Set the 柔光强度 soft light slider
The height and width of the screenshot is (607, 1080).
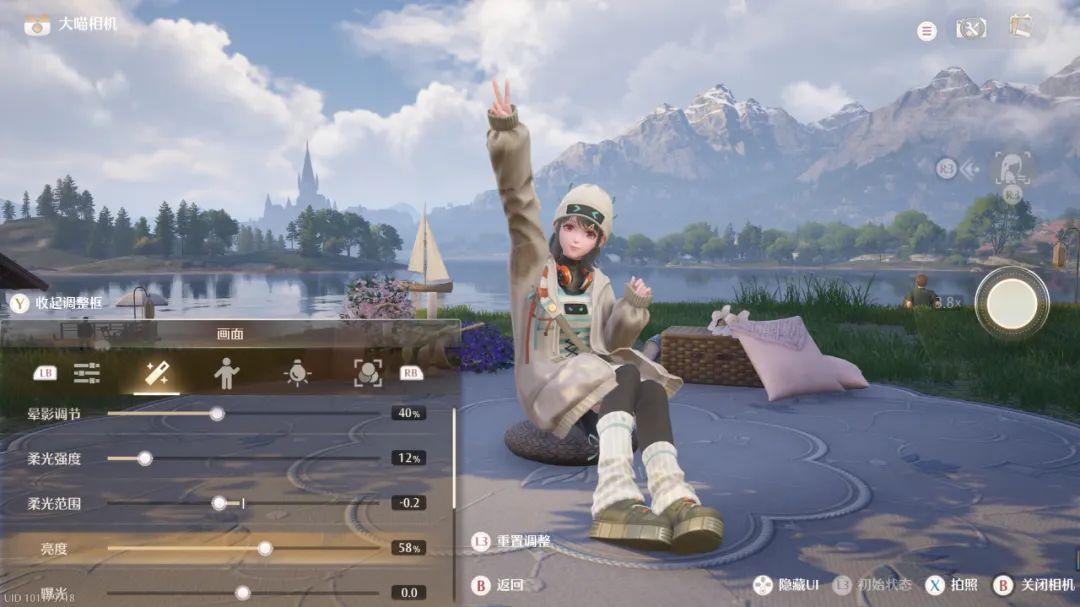(x=145, y=458)
